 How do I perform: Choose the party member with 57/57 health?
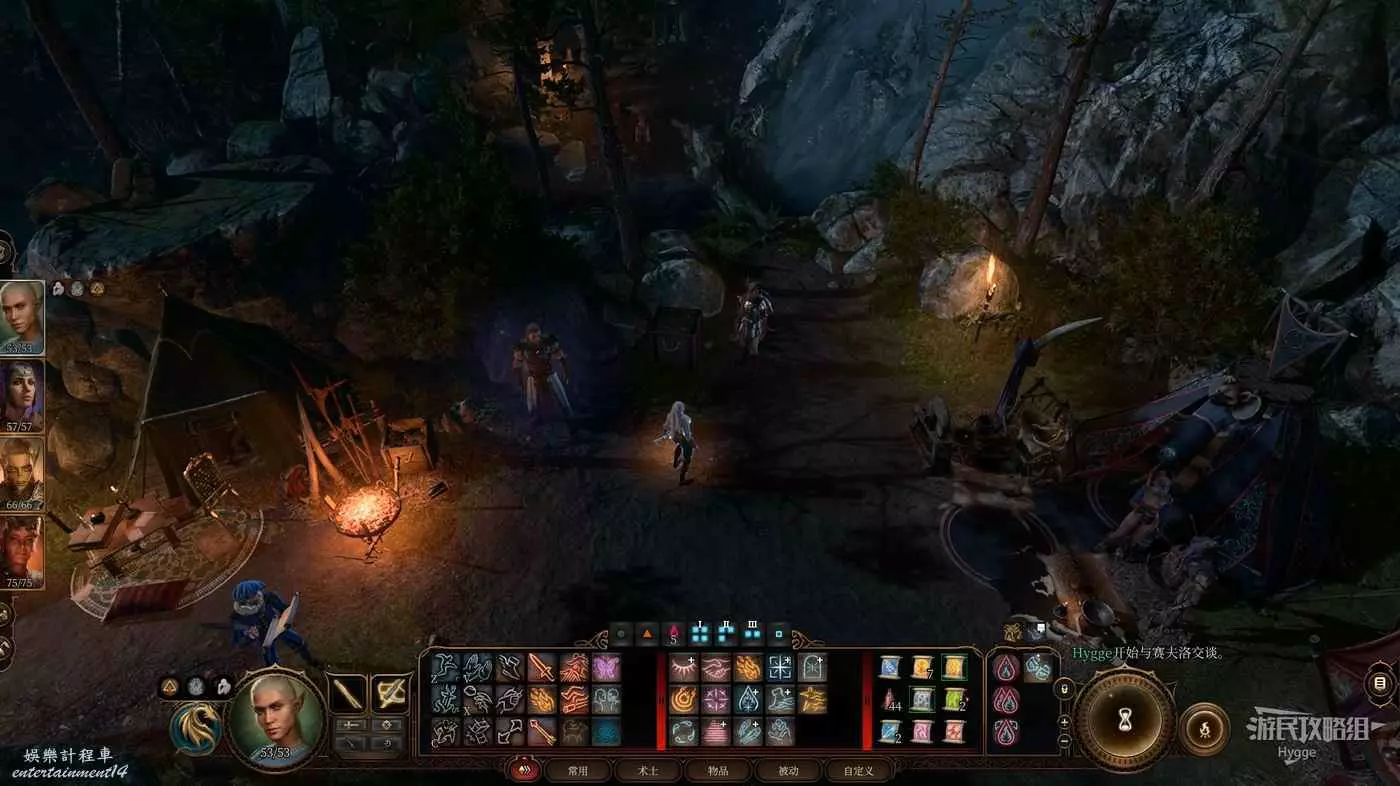pos(21,394)
